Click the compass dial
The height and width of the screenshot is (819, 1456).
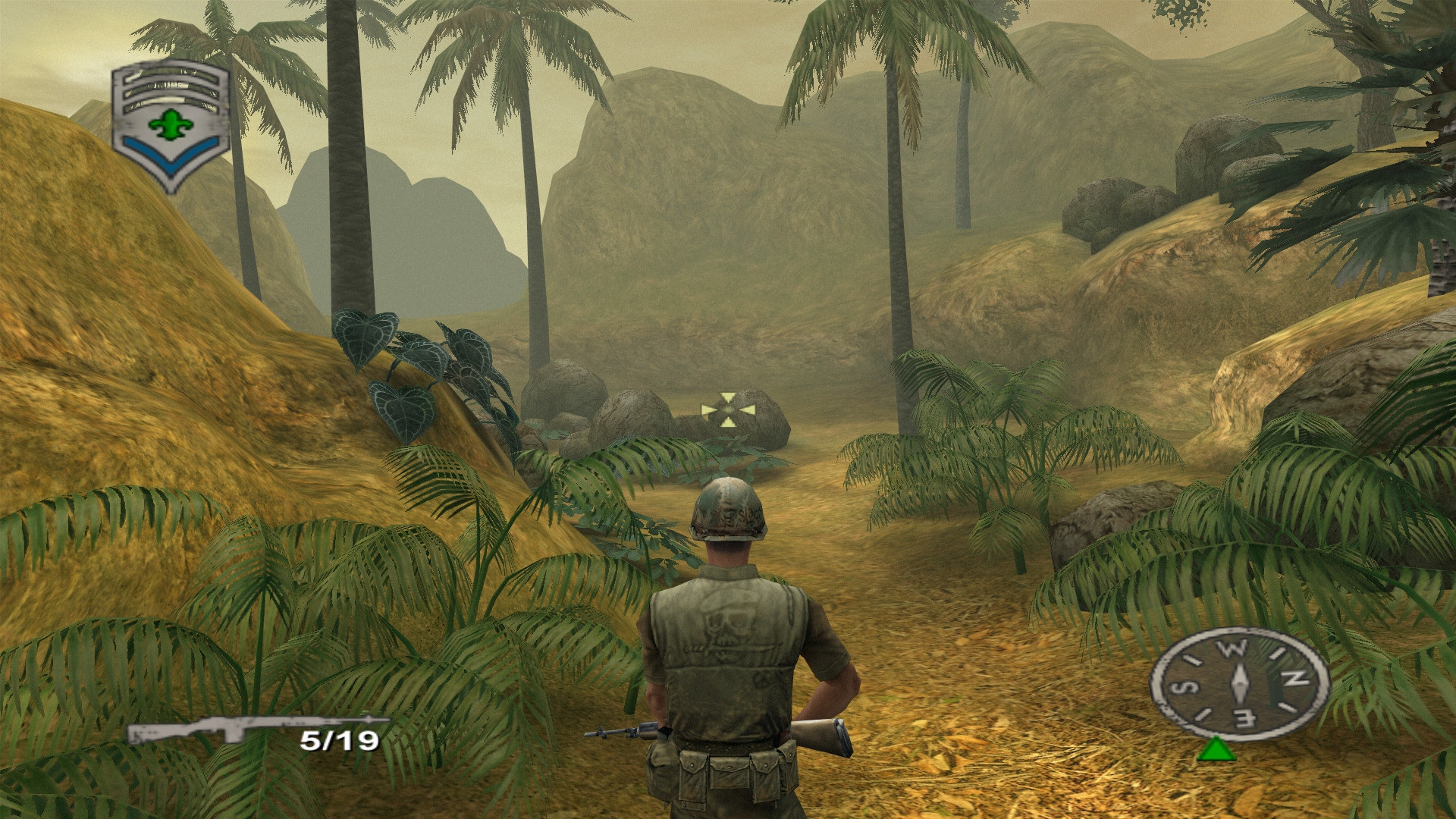(1239, 683)
